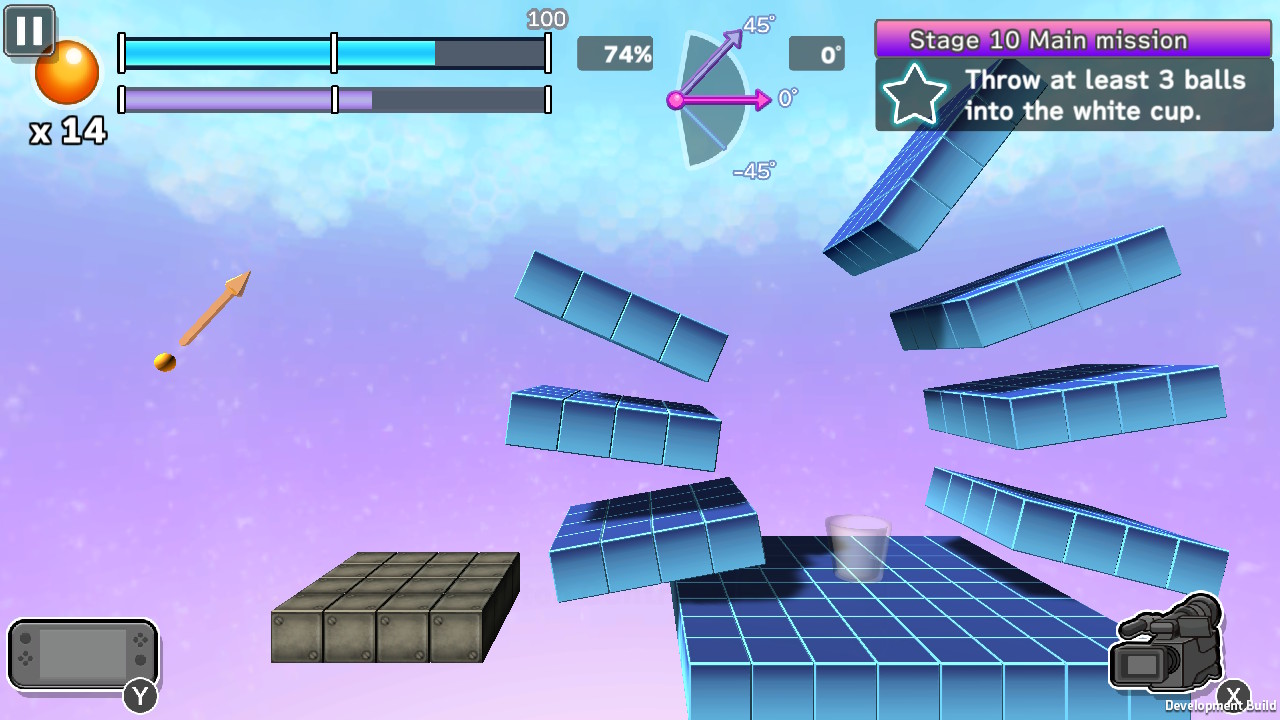Screen dimensions: 1280x720
Task: Open the camera view with the camcorder icon
Action: (1170, 645)
